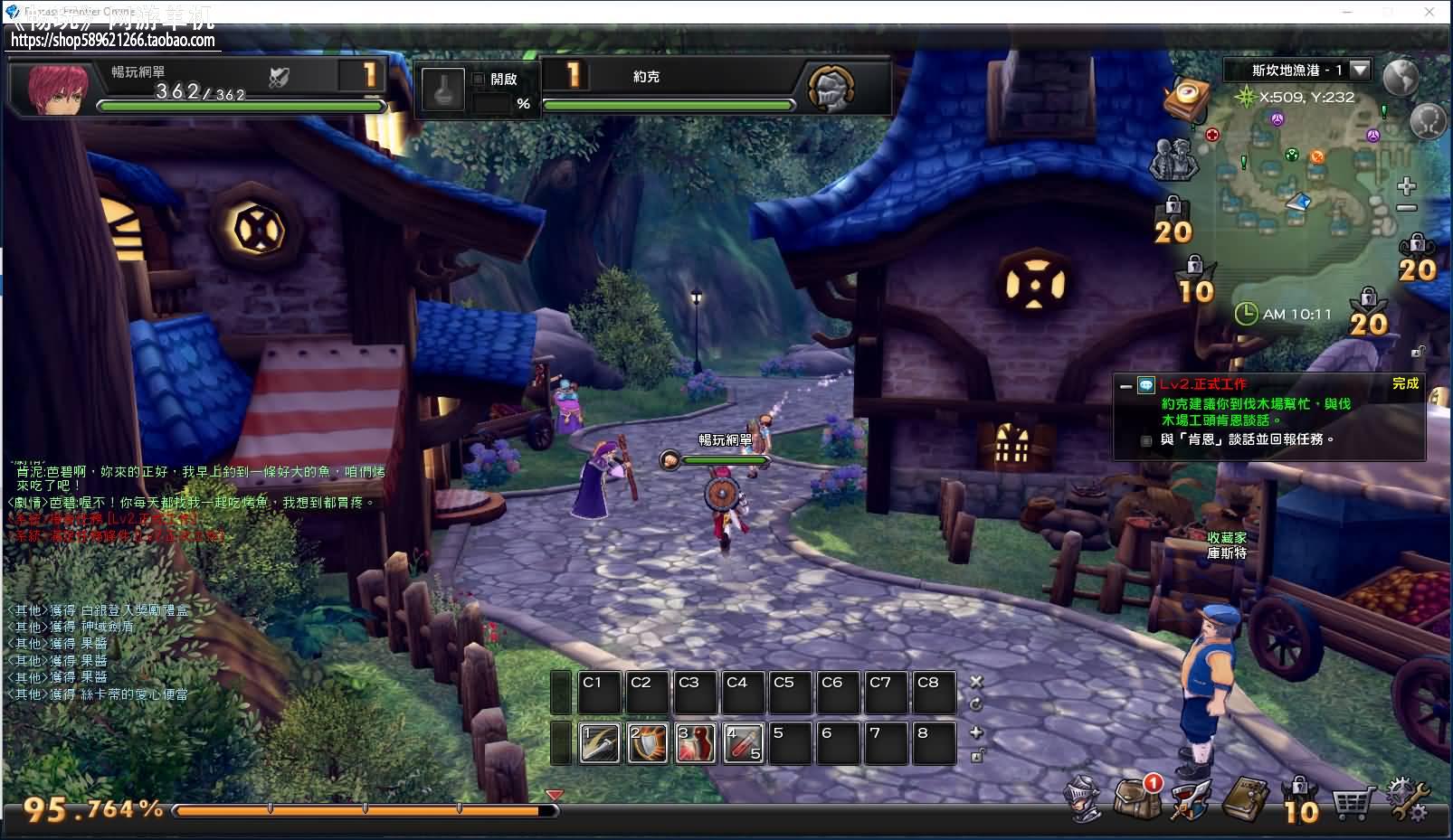Zoom in the minimap with the plus button
This screenshot has height=840, width=1453.
pos(1406,187)
